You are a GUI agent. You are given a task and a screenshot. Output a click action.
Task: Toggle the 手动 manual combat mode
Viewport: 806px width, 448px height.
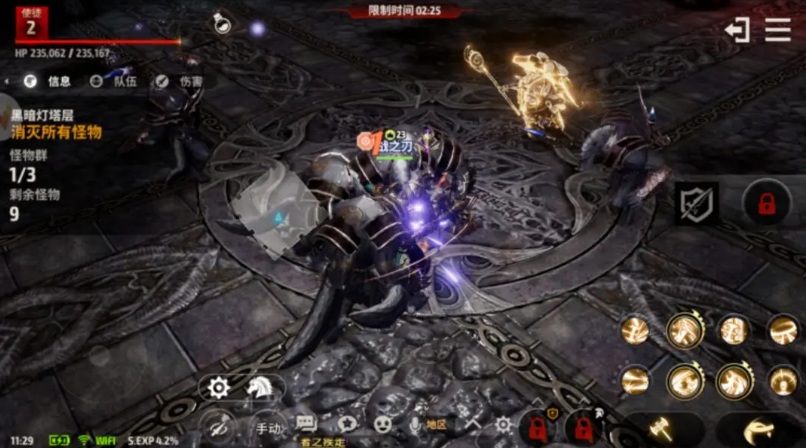[268, 426]
